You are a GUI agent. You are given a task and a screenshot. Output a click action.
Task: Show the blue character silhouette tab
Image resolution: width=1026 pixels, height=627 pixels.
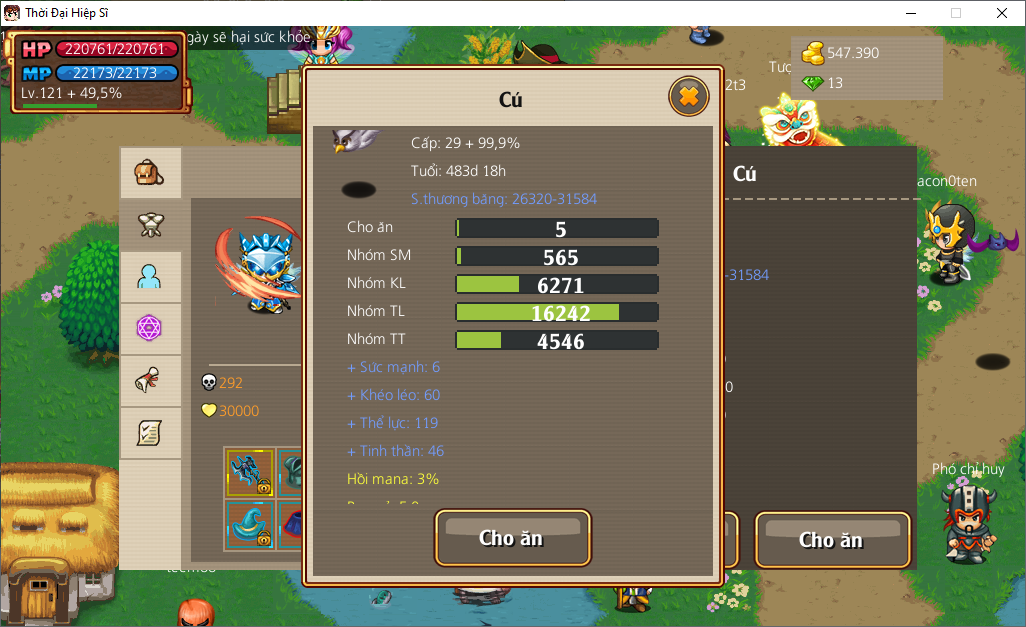coord(150,277)
